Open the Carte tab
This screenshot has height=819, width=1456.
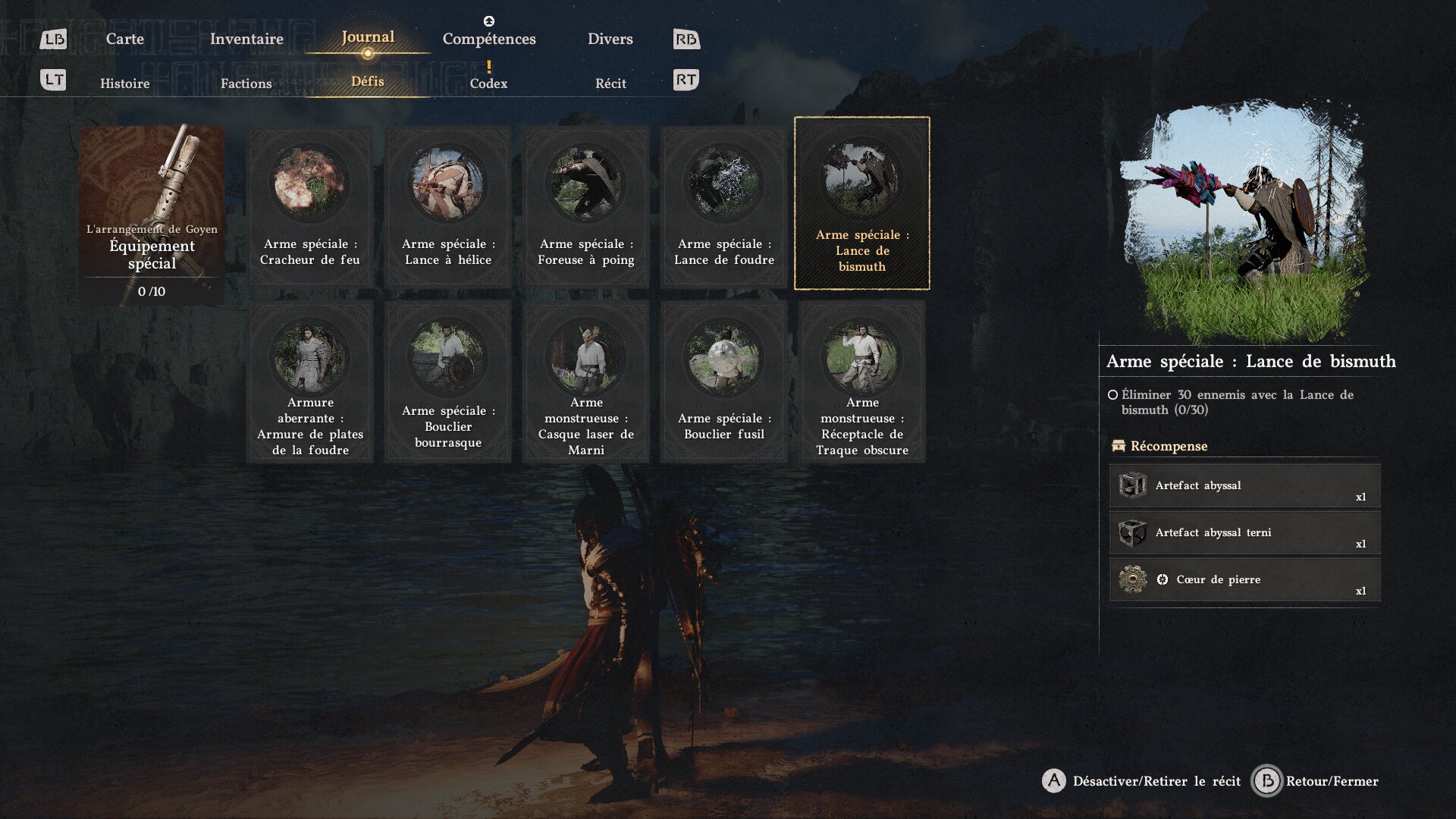(124, 39)
